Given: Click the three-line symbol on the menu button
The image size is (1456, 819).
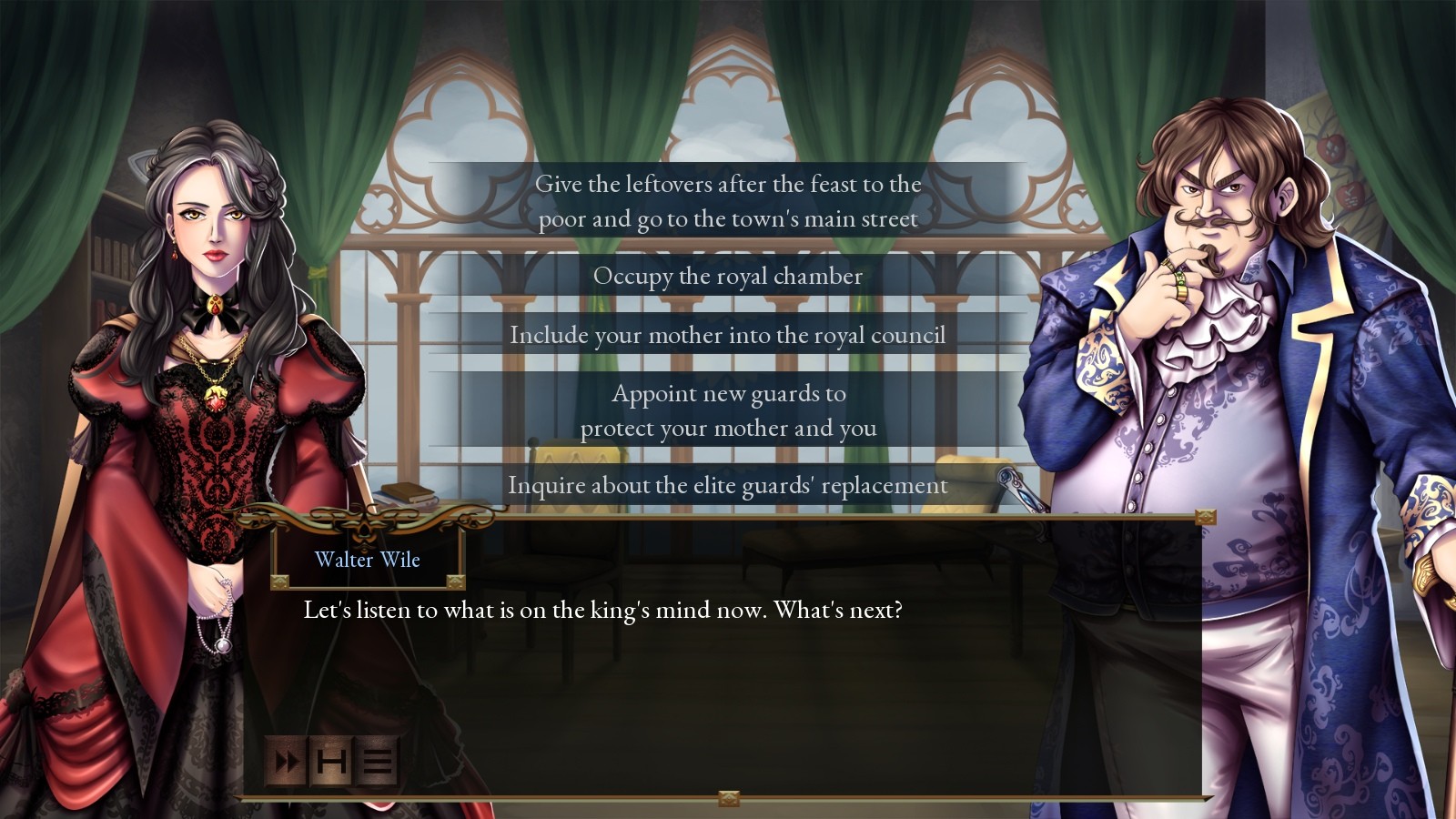Looking at the screenshot, I should tap(377, 762).
